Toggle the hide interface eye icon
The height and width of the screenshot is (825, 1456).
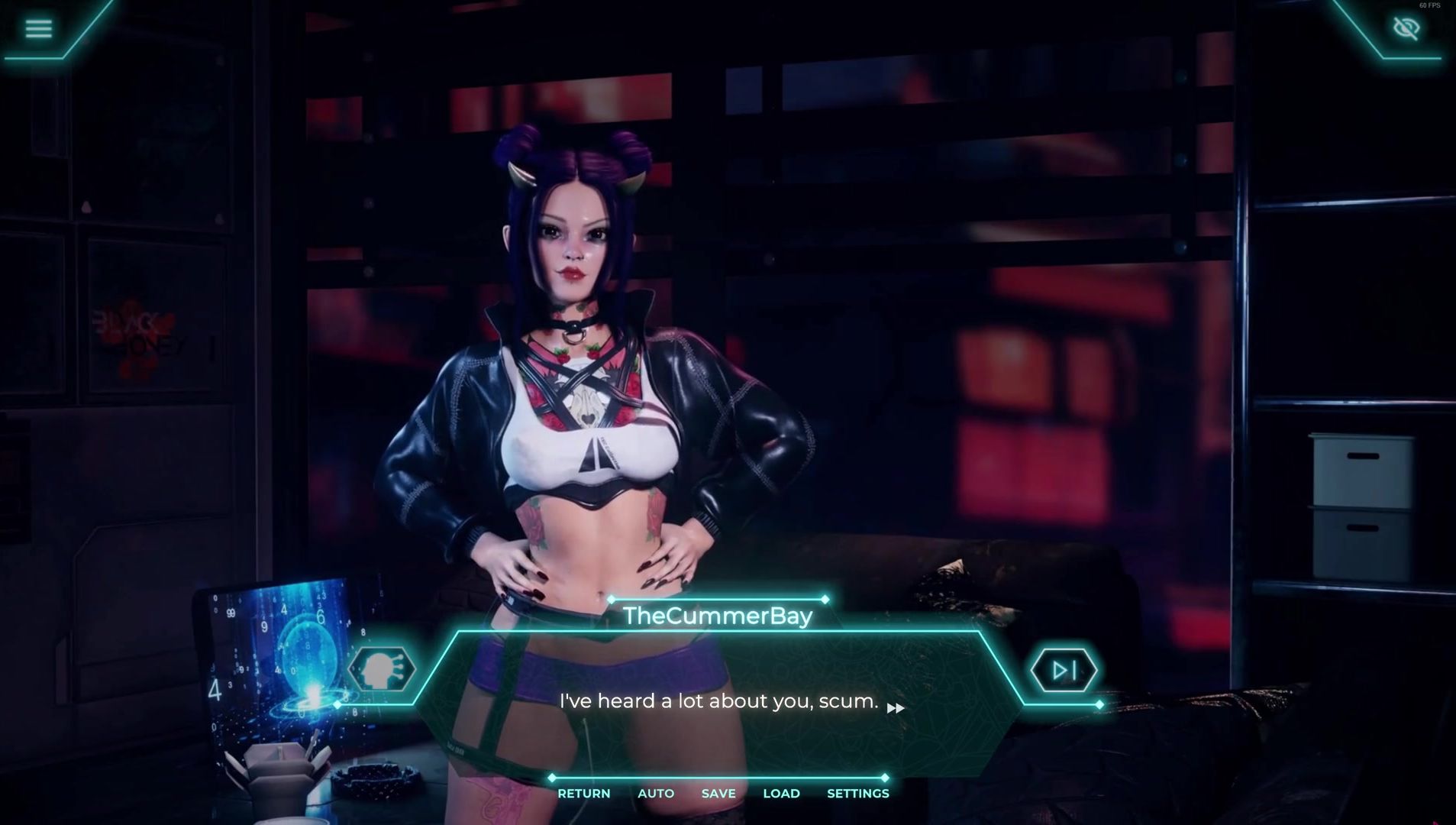[x=1406, y=29]
